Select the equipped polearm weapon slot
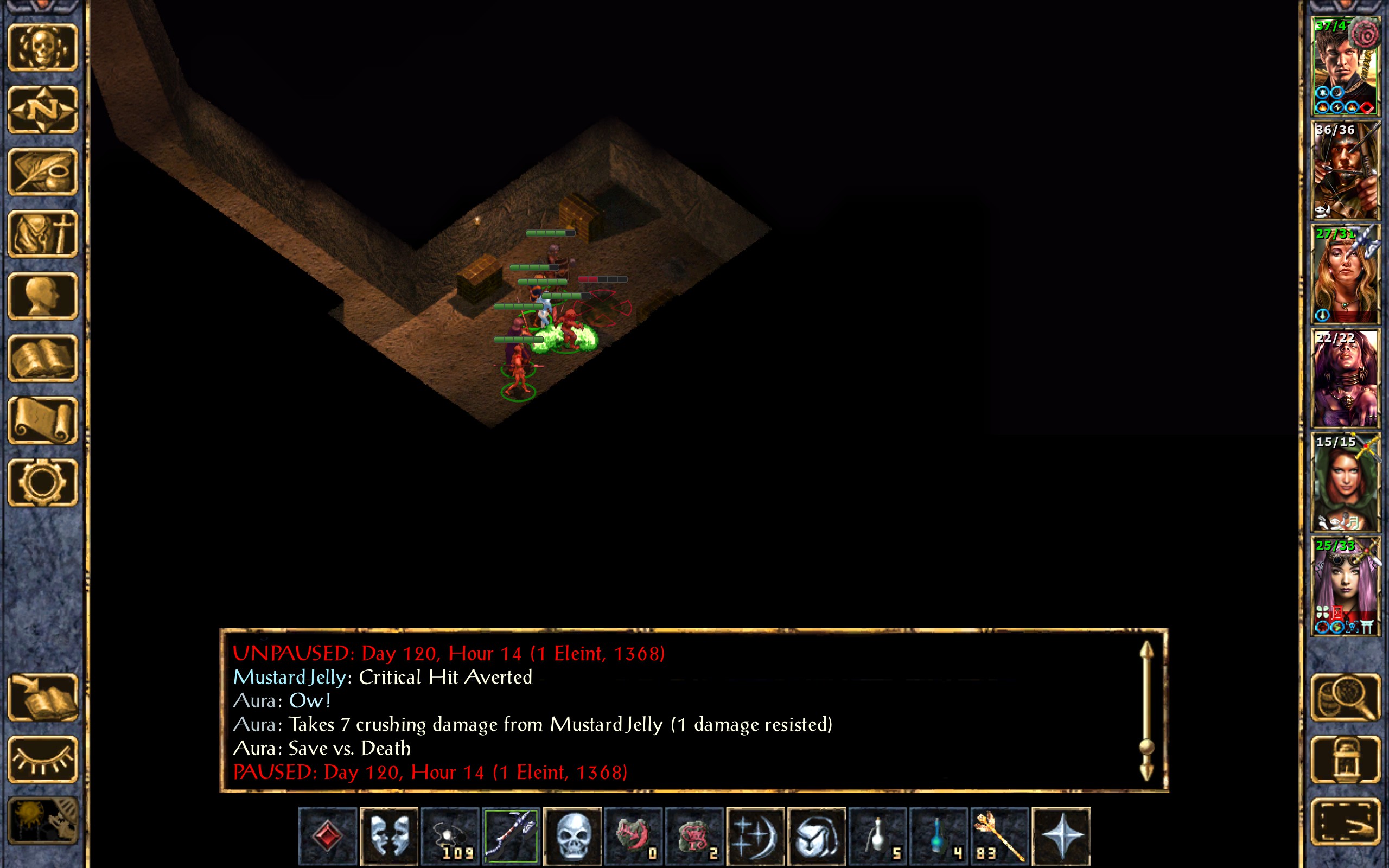Image resolution: width=1389 pixels, height=868 pixels. [511, 836]
